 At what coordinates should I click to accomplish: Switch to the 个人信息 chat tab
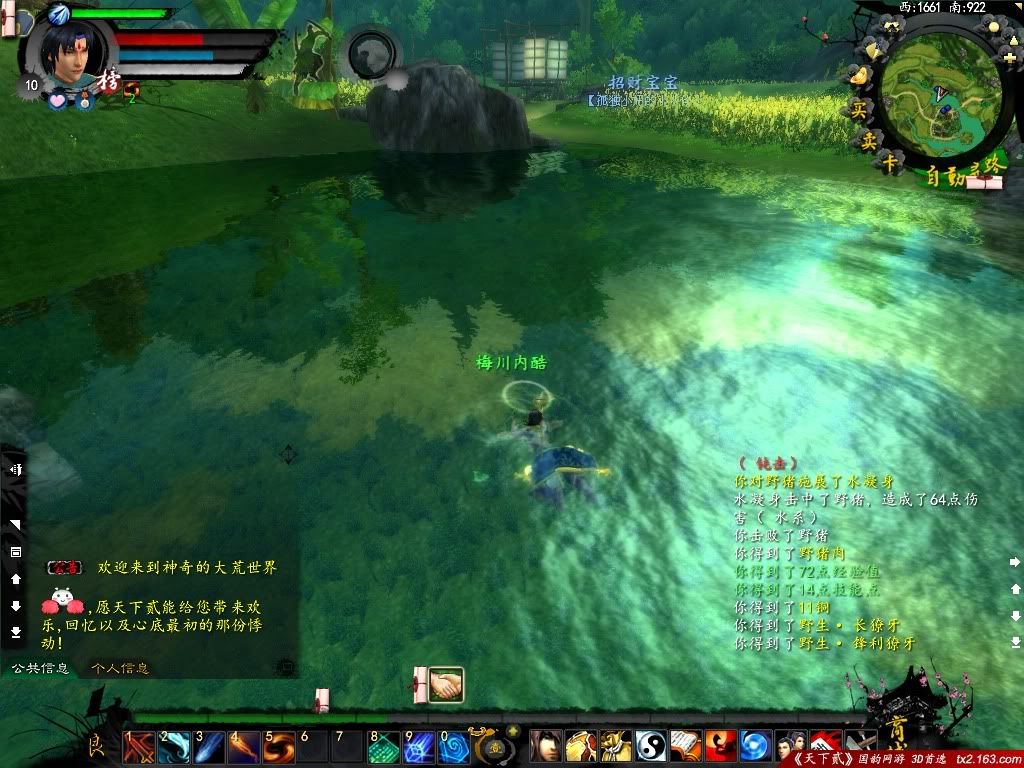pyautogui.click(x=119, y=668)
